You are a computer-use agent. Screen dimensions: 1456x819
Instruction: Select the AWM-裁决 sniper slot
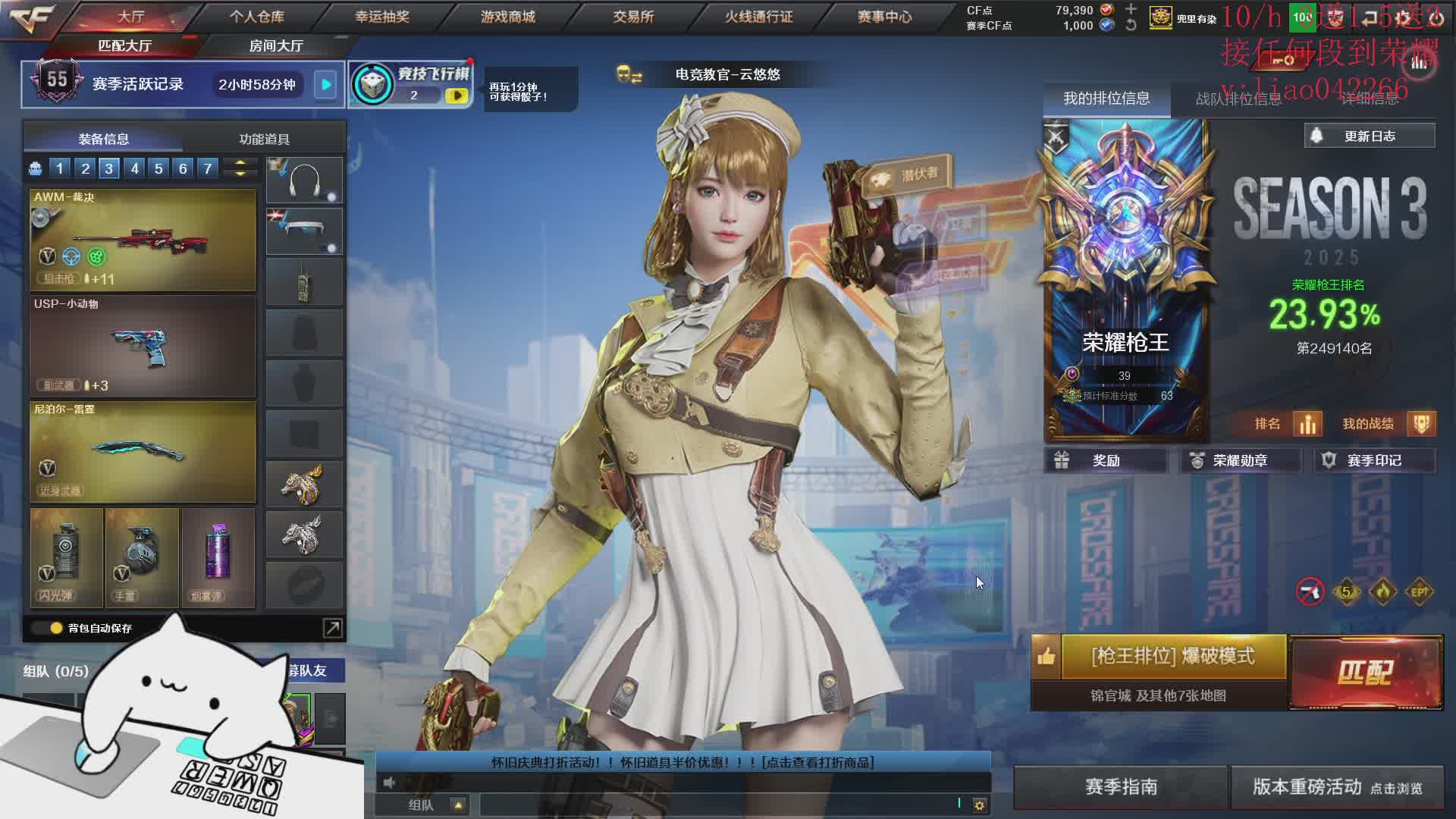click(143, 240)
